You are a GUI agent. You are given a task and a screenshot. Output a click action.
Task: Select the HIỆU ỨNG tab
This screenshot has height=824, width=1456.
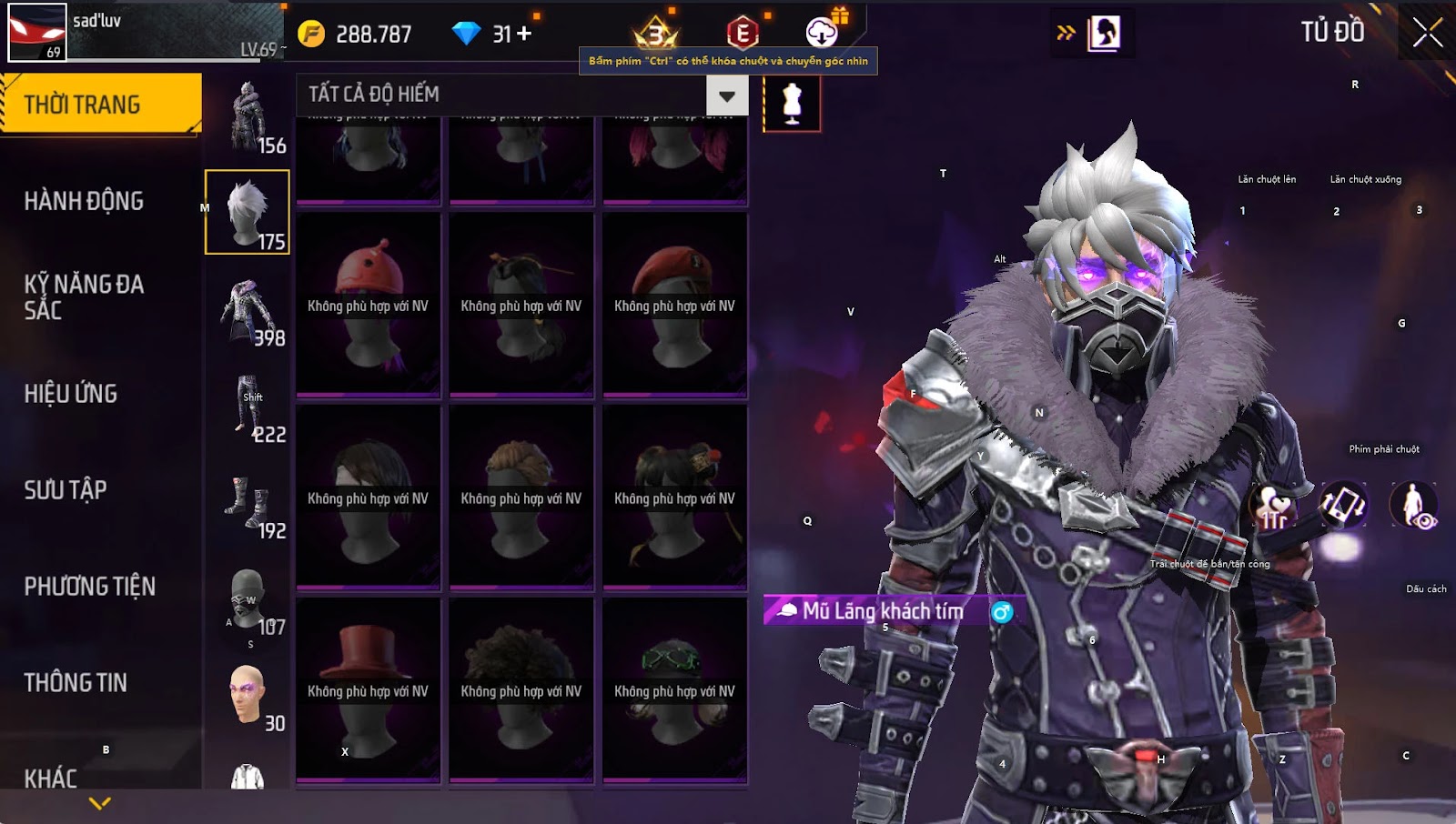pyautogui.click(x=71, y=394)
